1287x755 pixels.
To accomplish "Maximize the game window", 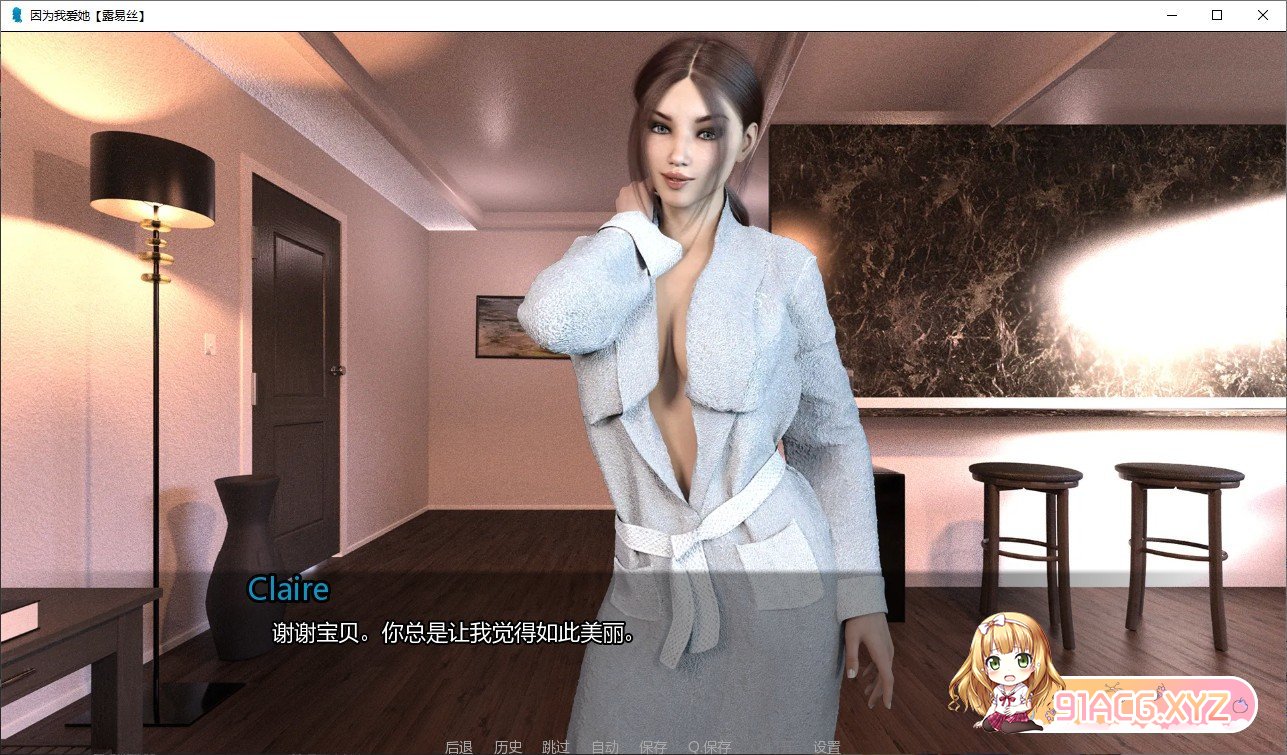I will point(1216,15).
